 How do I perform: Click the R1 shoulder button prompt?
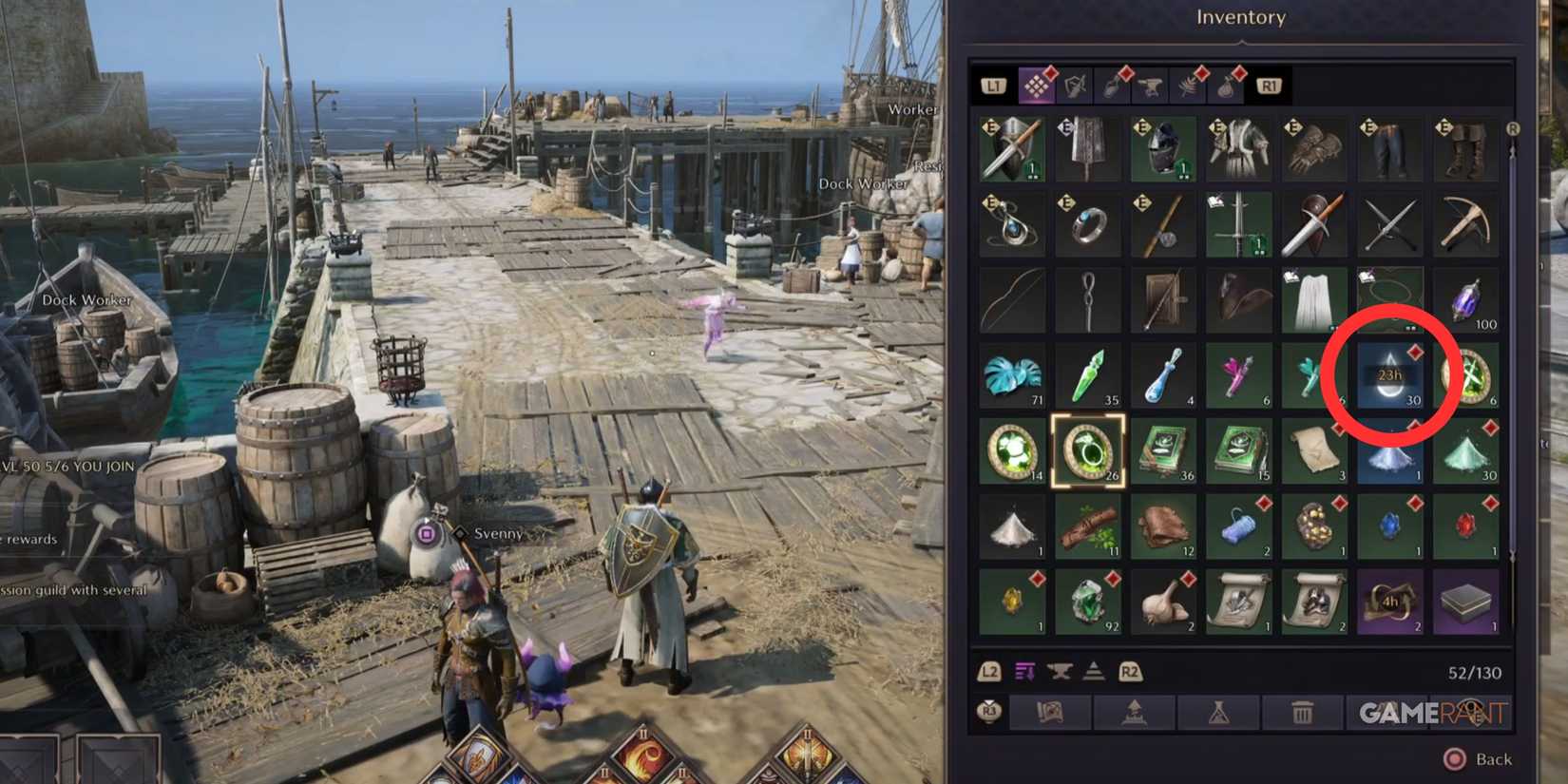pyautogui.click(x=1268, y=86)
